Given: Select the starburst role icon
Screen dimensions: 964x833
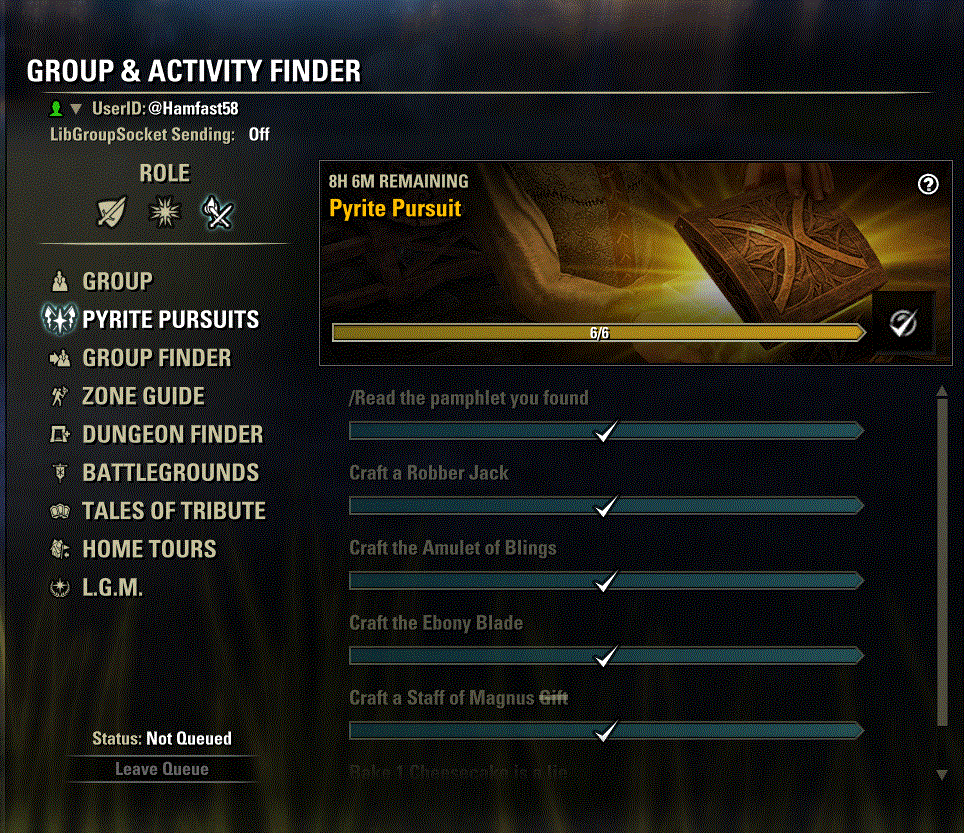Looking at the screenshot, I should 164,212.
